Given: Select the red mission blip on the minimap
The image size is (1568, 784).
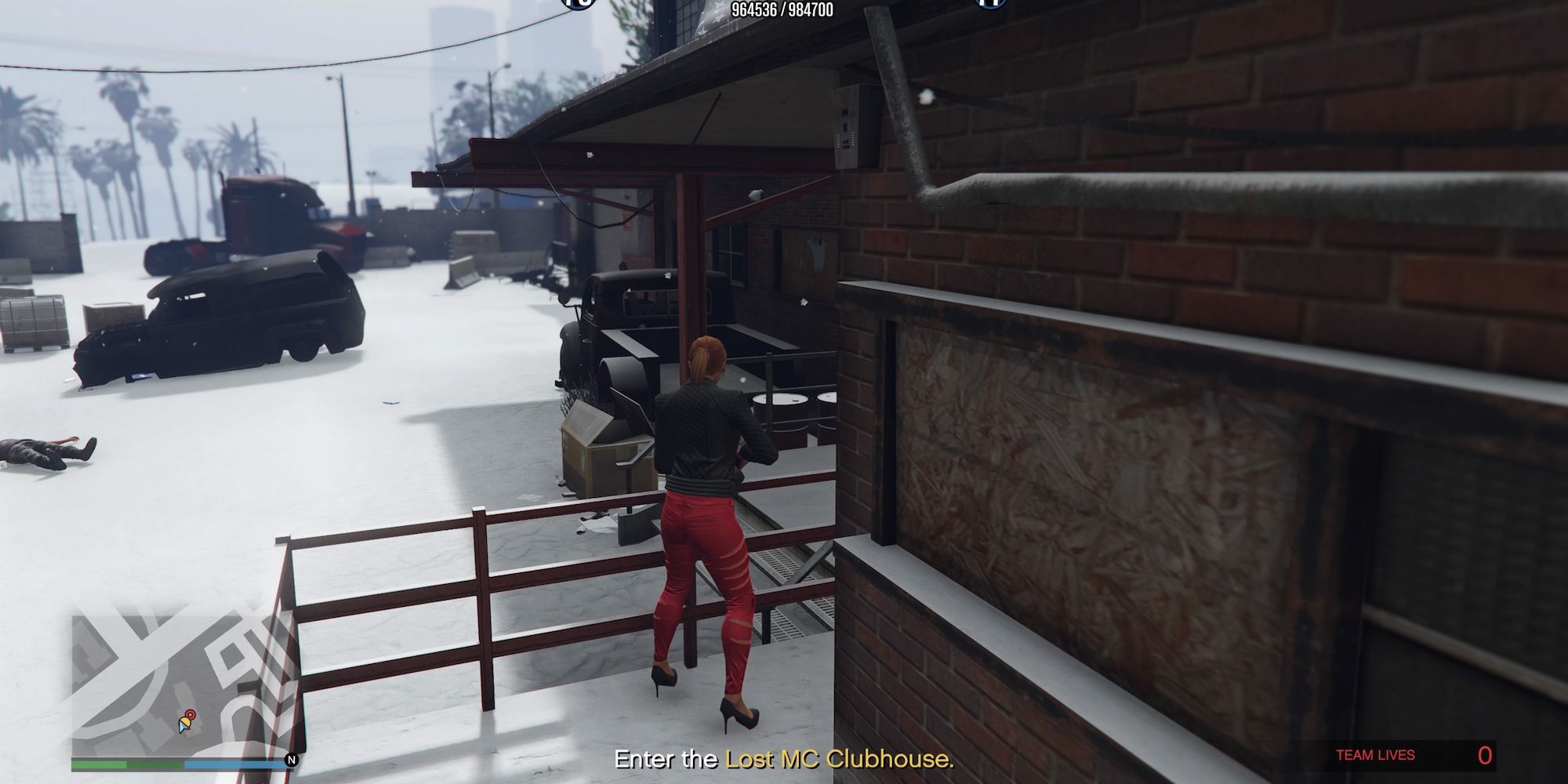Looking at the screenshot, I should point(191,714).
